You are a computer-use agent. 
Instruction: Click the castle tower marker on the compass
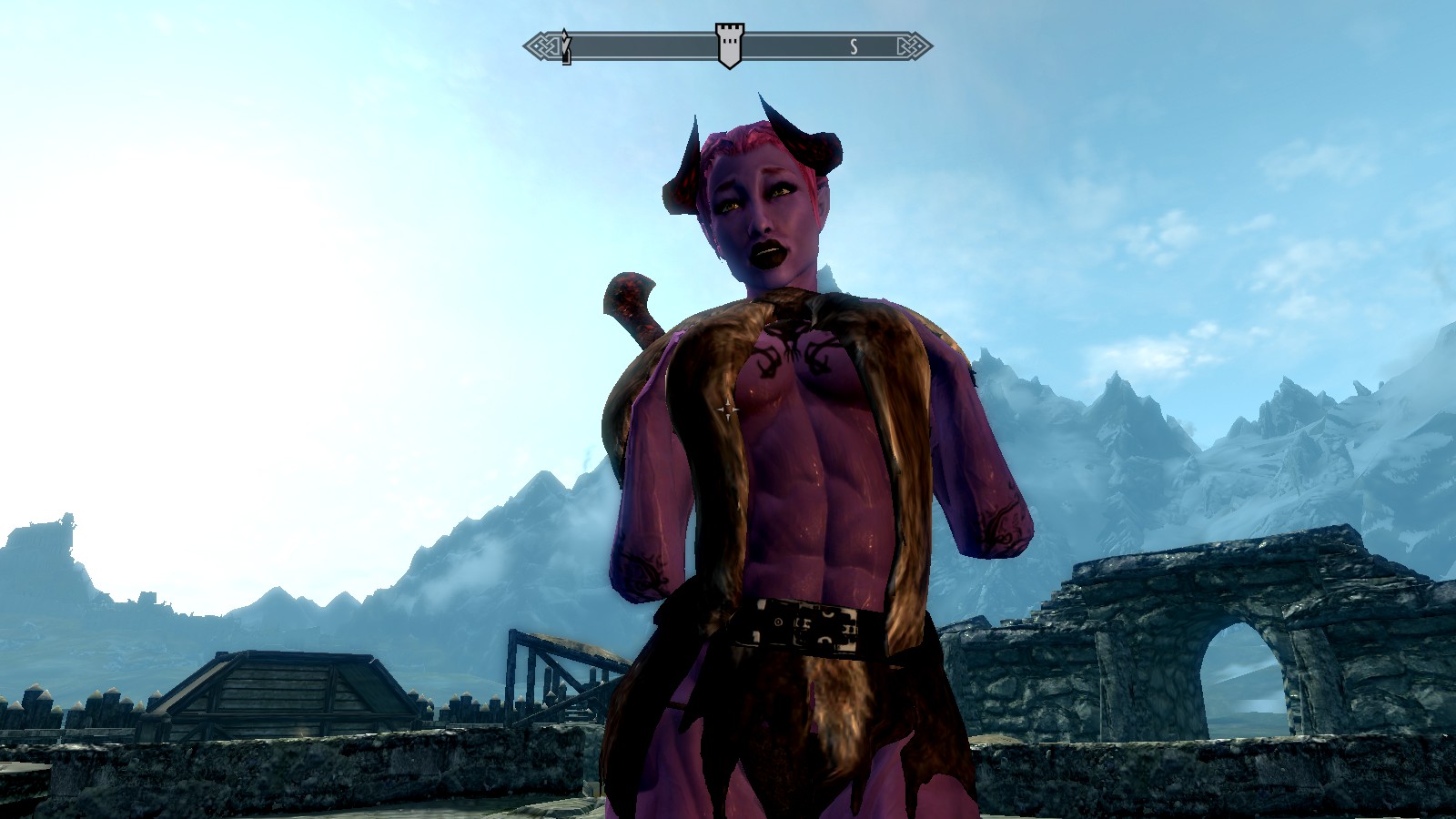727,45
